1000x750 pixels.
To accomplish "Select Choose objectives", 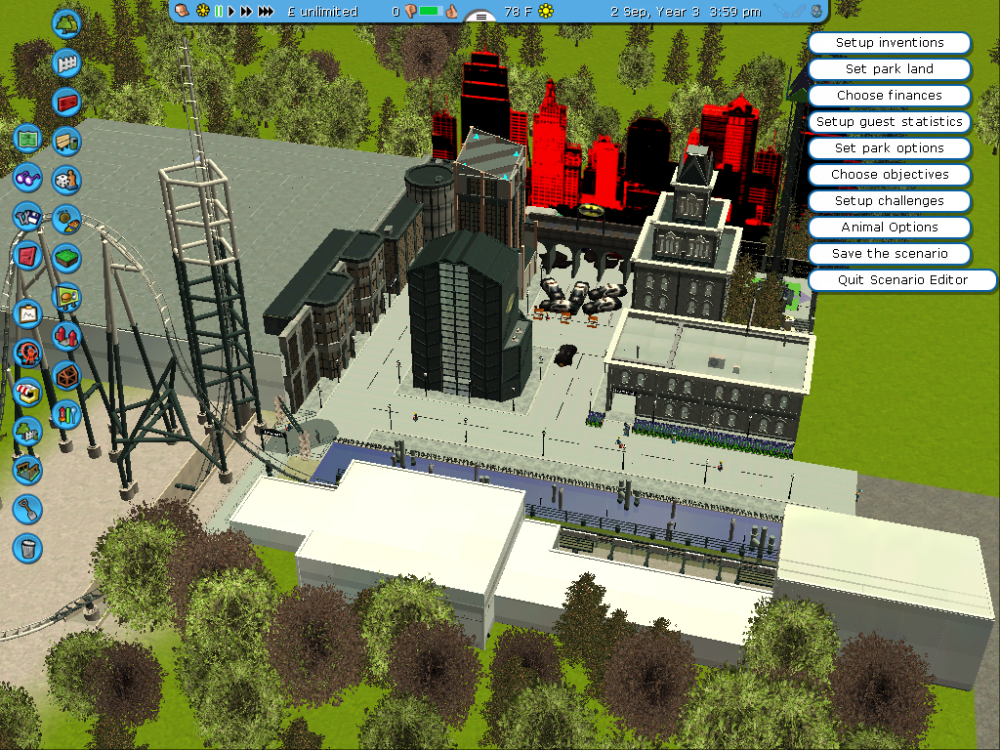I will click(x=889, y=174).
